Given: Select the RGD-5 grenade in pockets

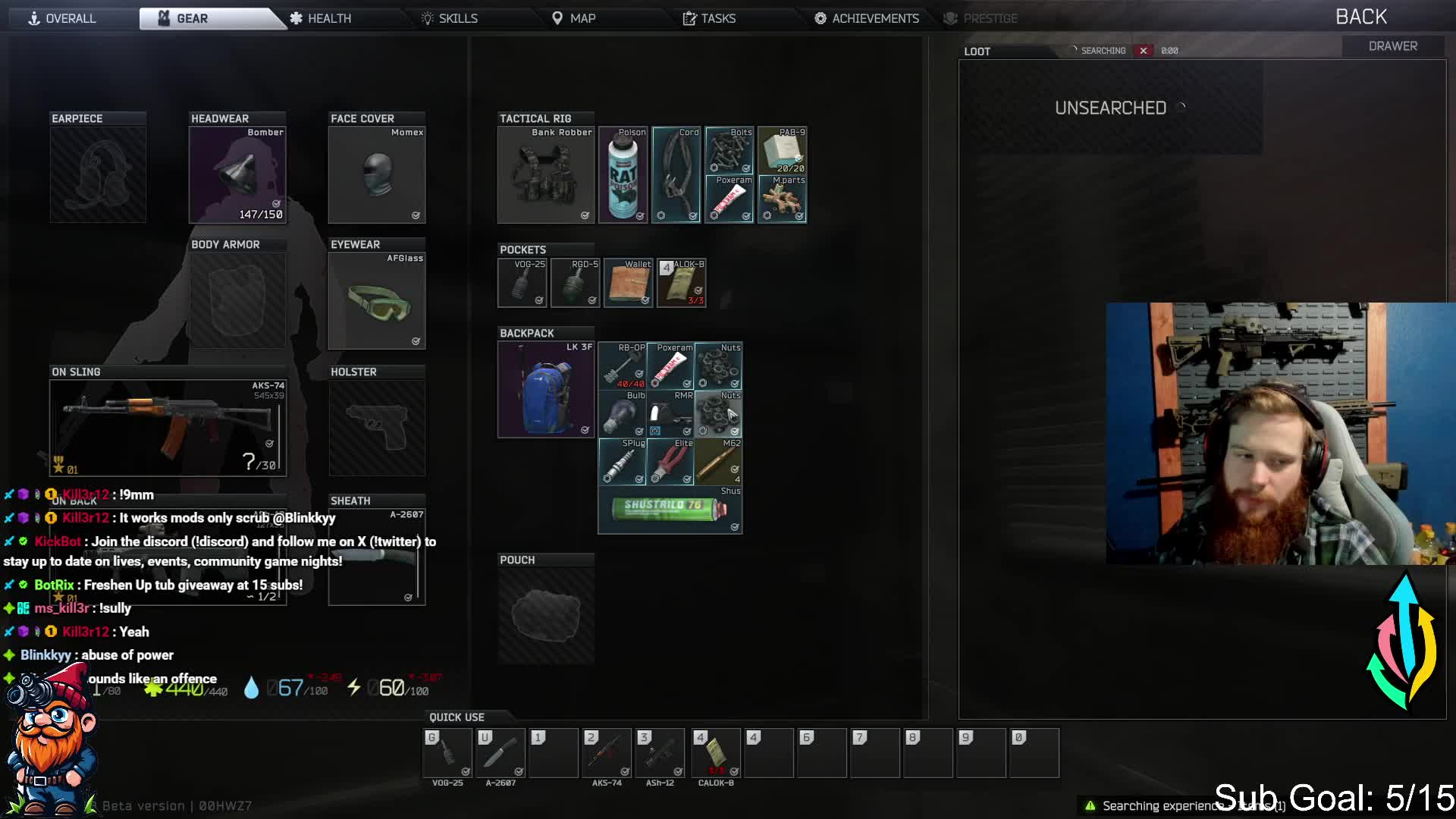Looking at the screenshot, I should [576, 283].
